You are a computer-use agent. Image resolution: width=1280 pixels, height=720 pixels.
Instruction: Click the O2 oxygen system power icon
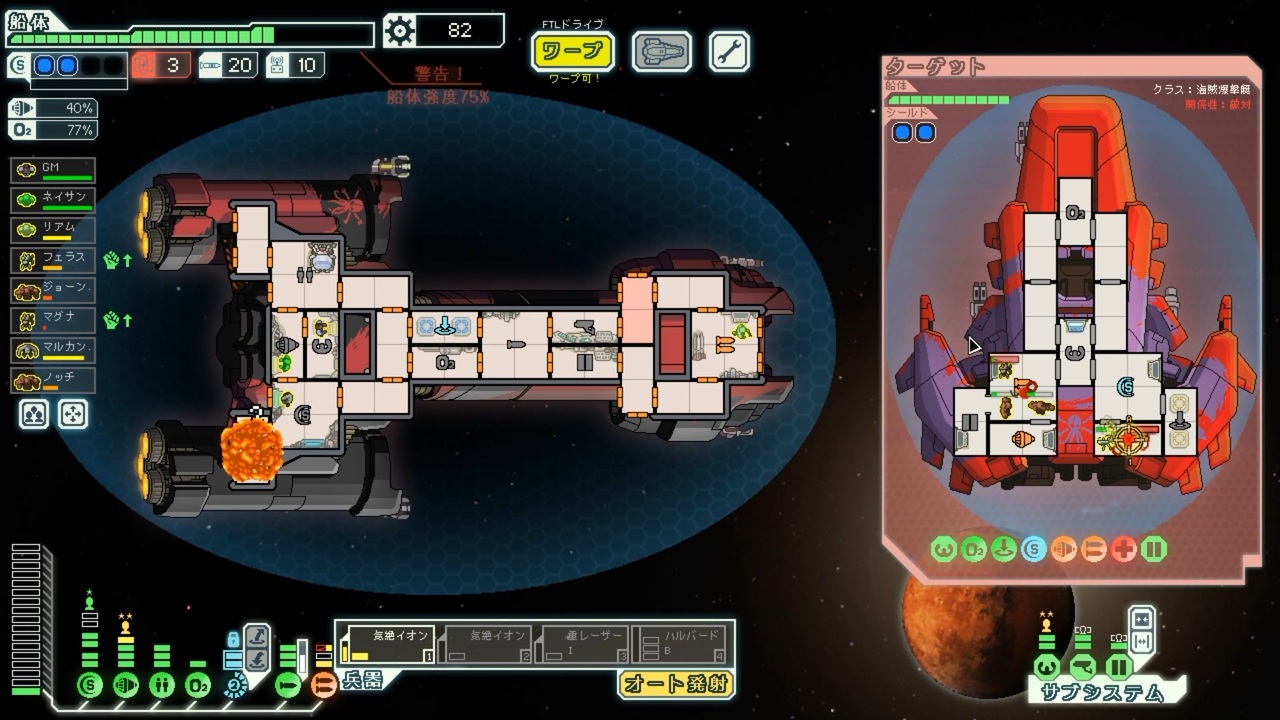click(198, 686)
